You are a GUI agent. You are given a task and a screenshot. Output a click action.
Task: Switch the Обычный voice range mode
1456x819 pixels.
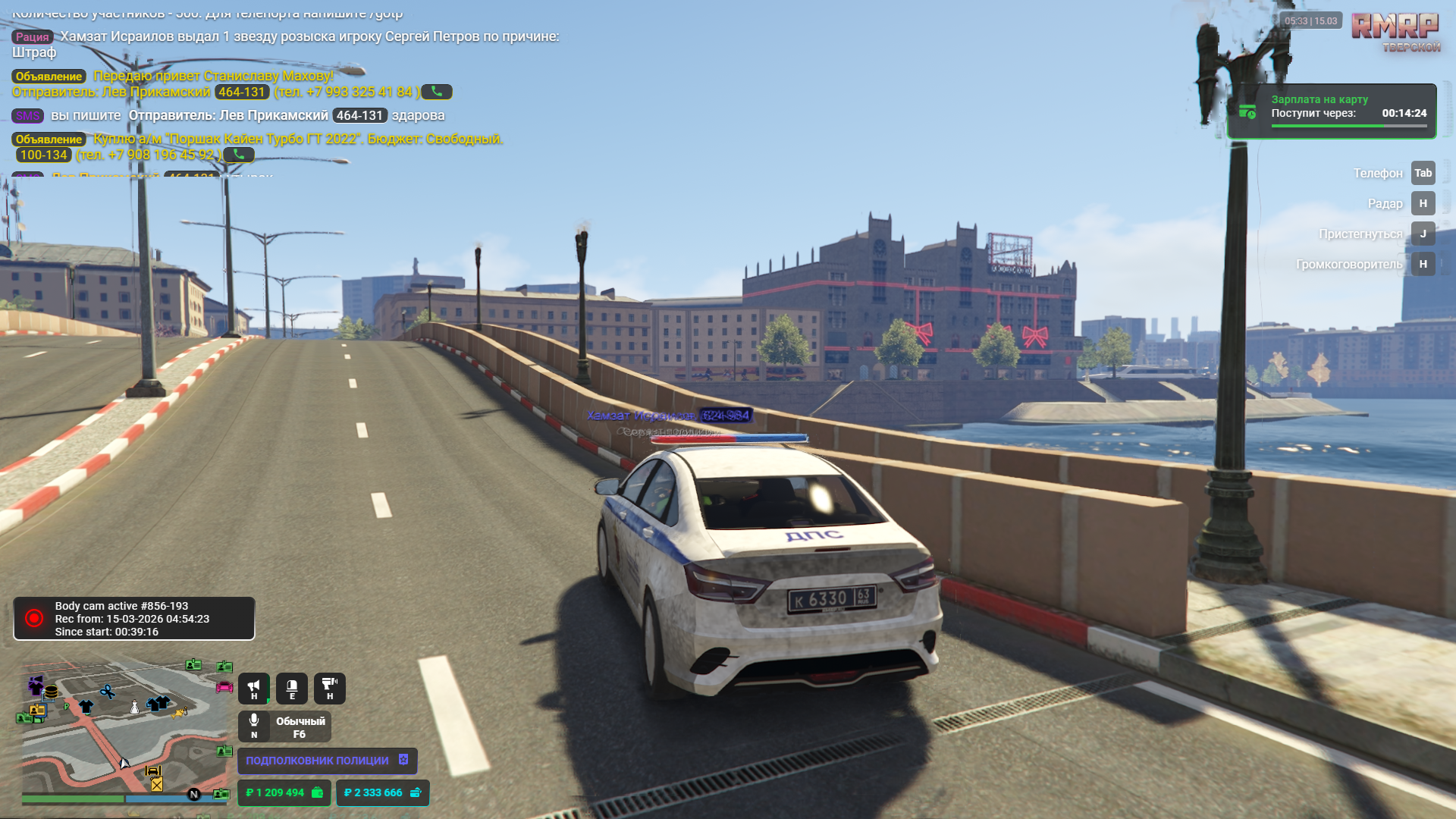click(x=300, y=726)
